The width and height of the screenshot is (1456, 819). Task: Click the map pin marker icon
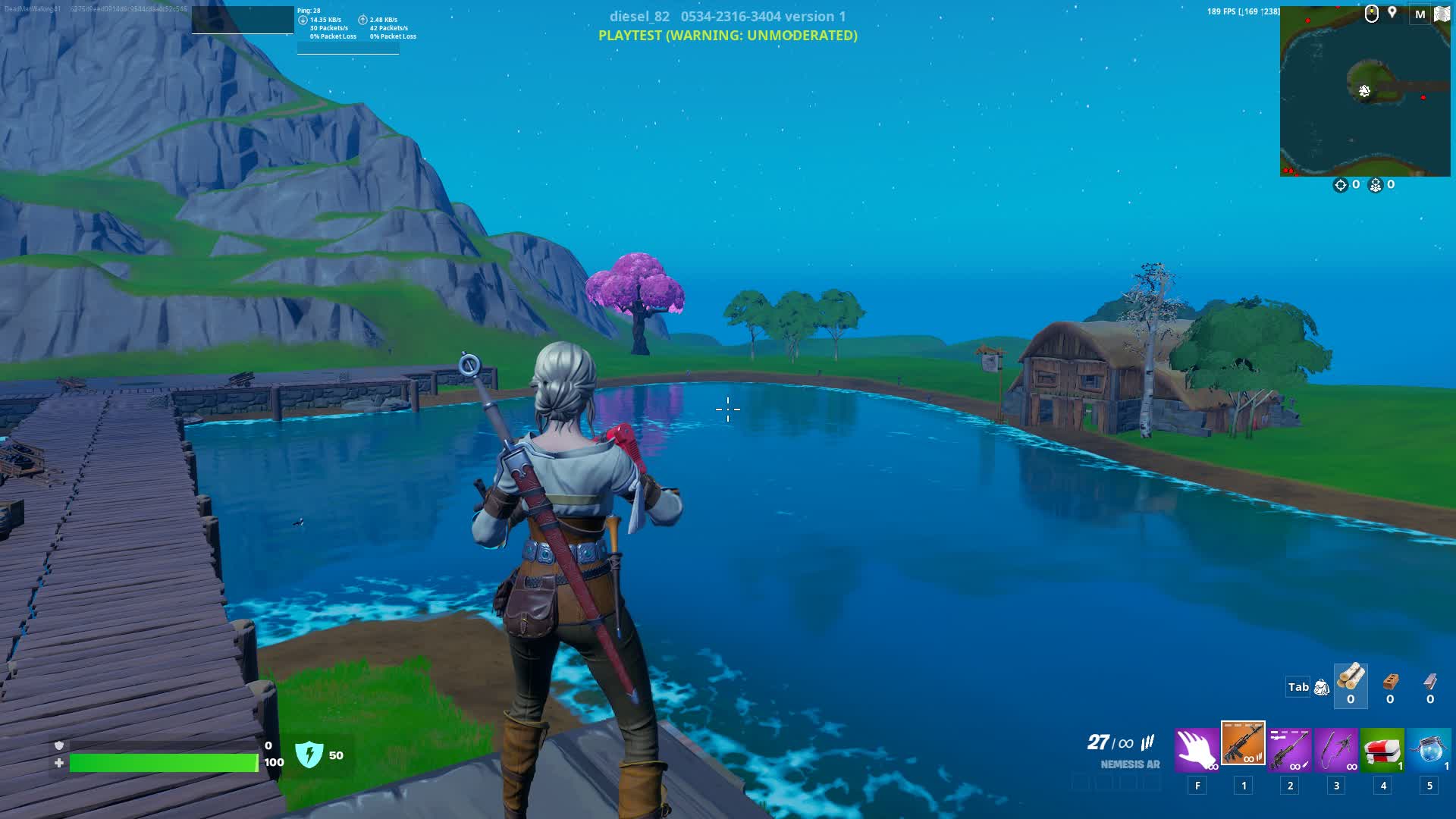[1392, 13]
